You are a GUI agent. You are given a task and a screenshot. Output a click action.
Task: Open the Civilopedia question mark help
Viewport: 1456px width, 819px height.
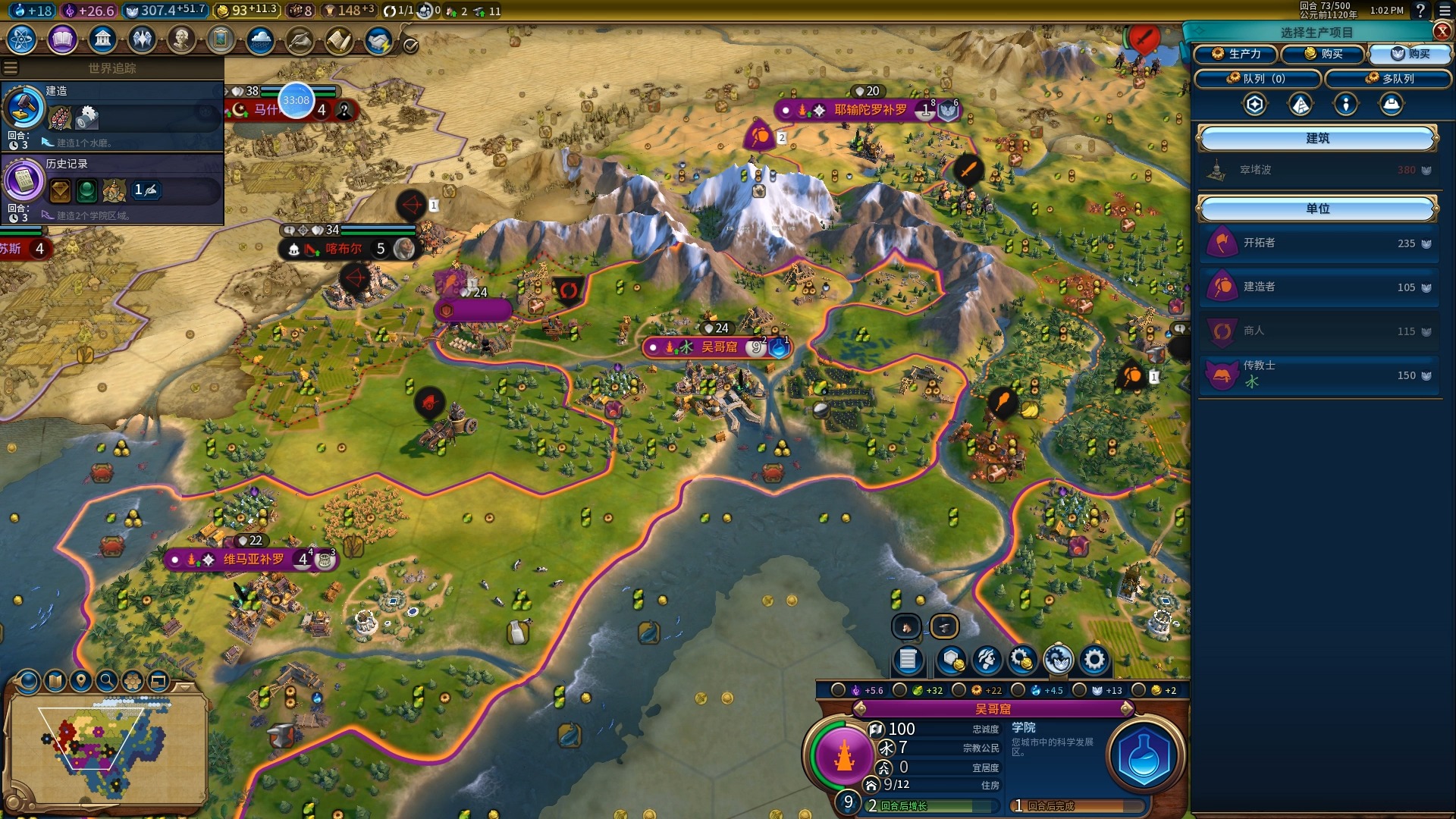(x=1420, y=11)
